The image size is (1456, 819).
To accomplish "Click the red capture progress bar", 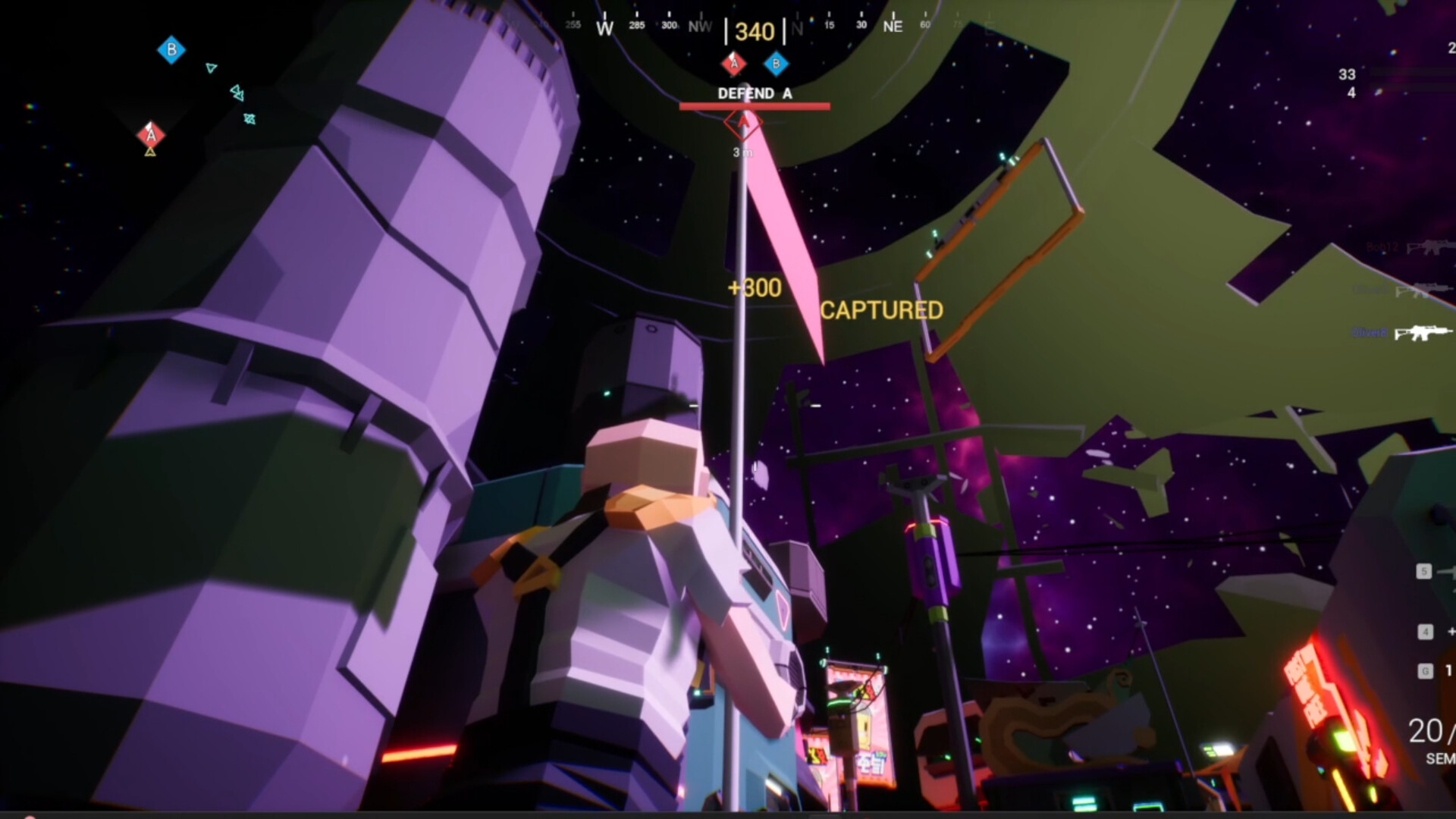I will tap(754, 107).
